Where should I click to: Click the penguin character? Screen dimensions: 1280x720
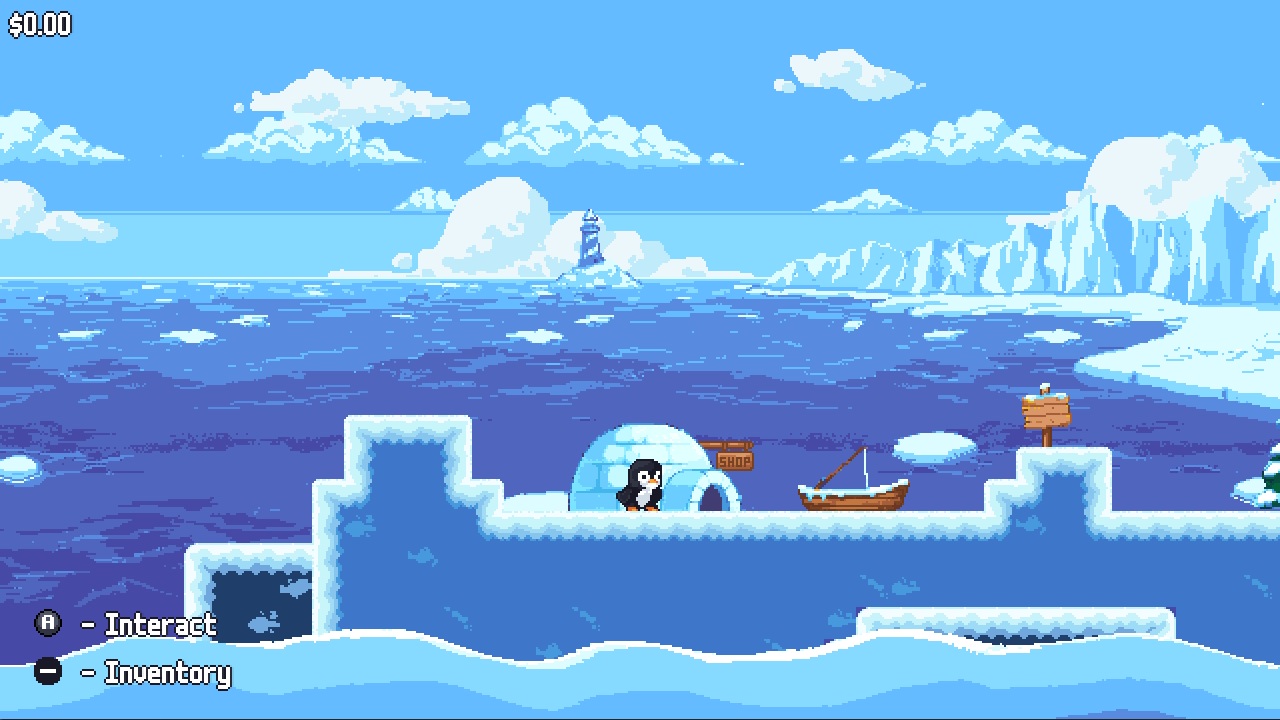pos(641,485)
